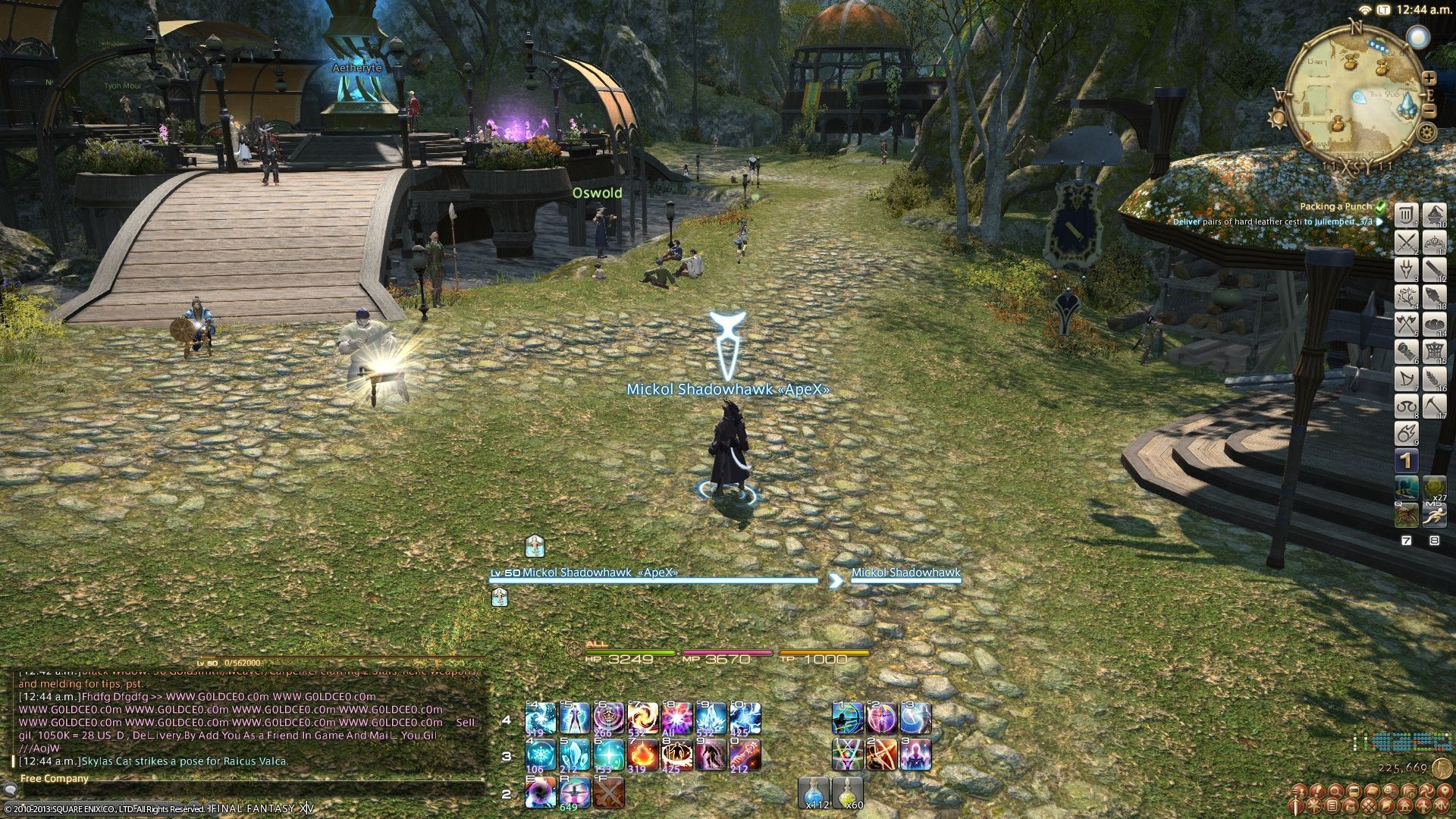Cast the snowflake blizzard spell icon
1456x819 pixels.
pyautogui.click(x=540, y=755)
